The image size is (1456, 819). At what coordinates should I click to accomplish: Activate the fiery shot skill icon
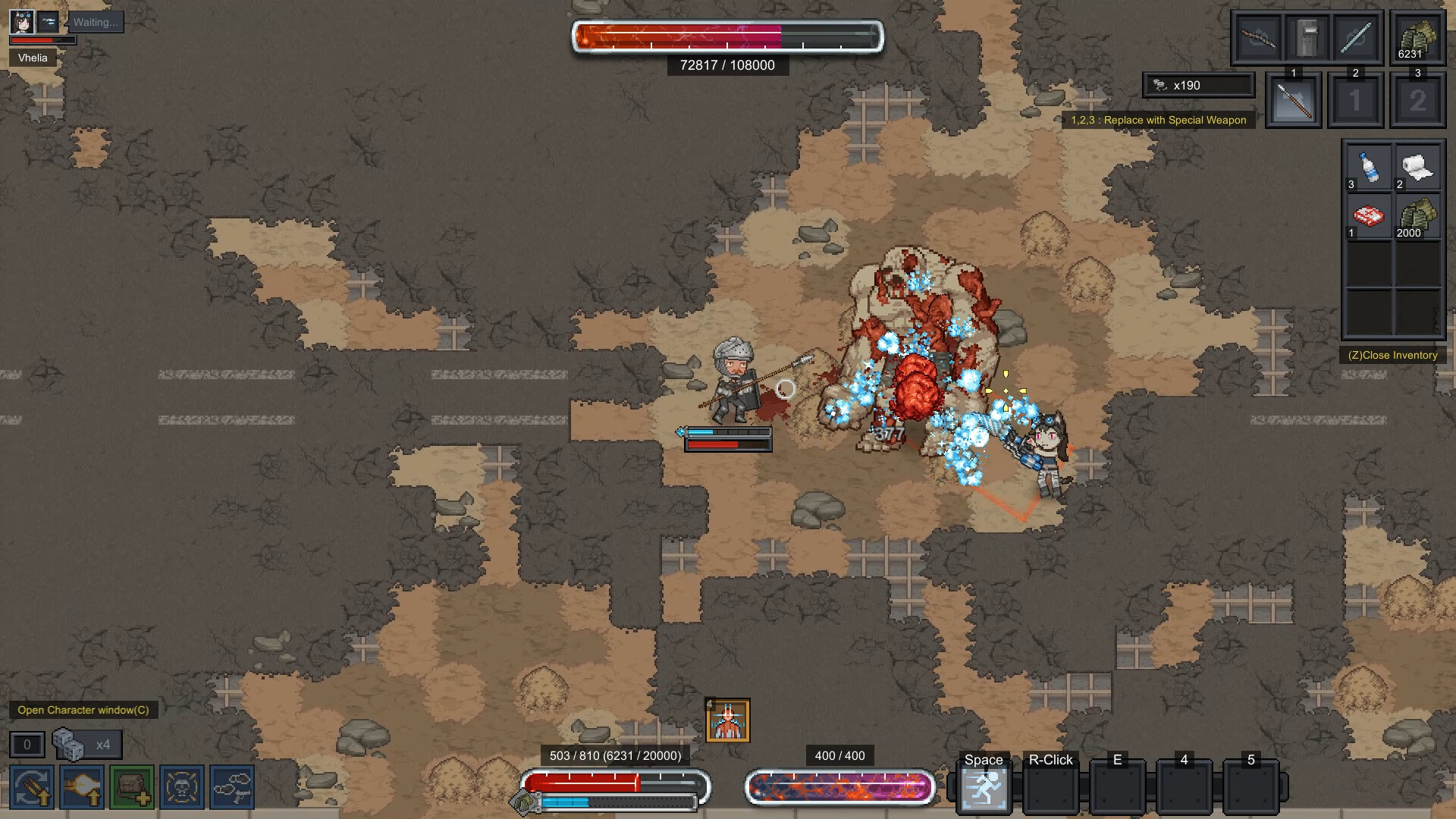coord(81,787)
